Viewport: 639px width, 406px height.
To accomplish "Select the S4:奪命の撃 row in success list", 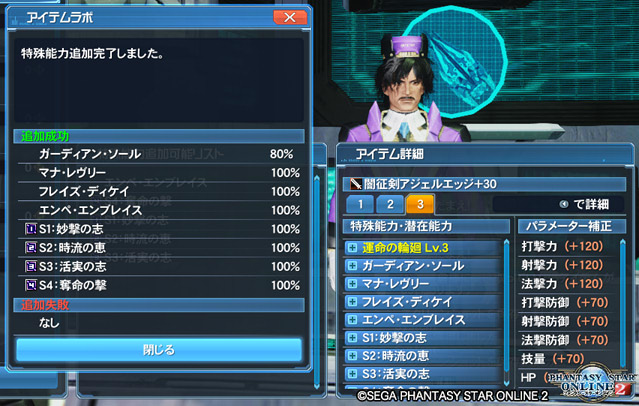I will click(160, 284).
